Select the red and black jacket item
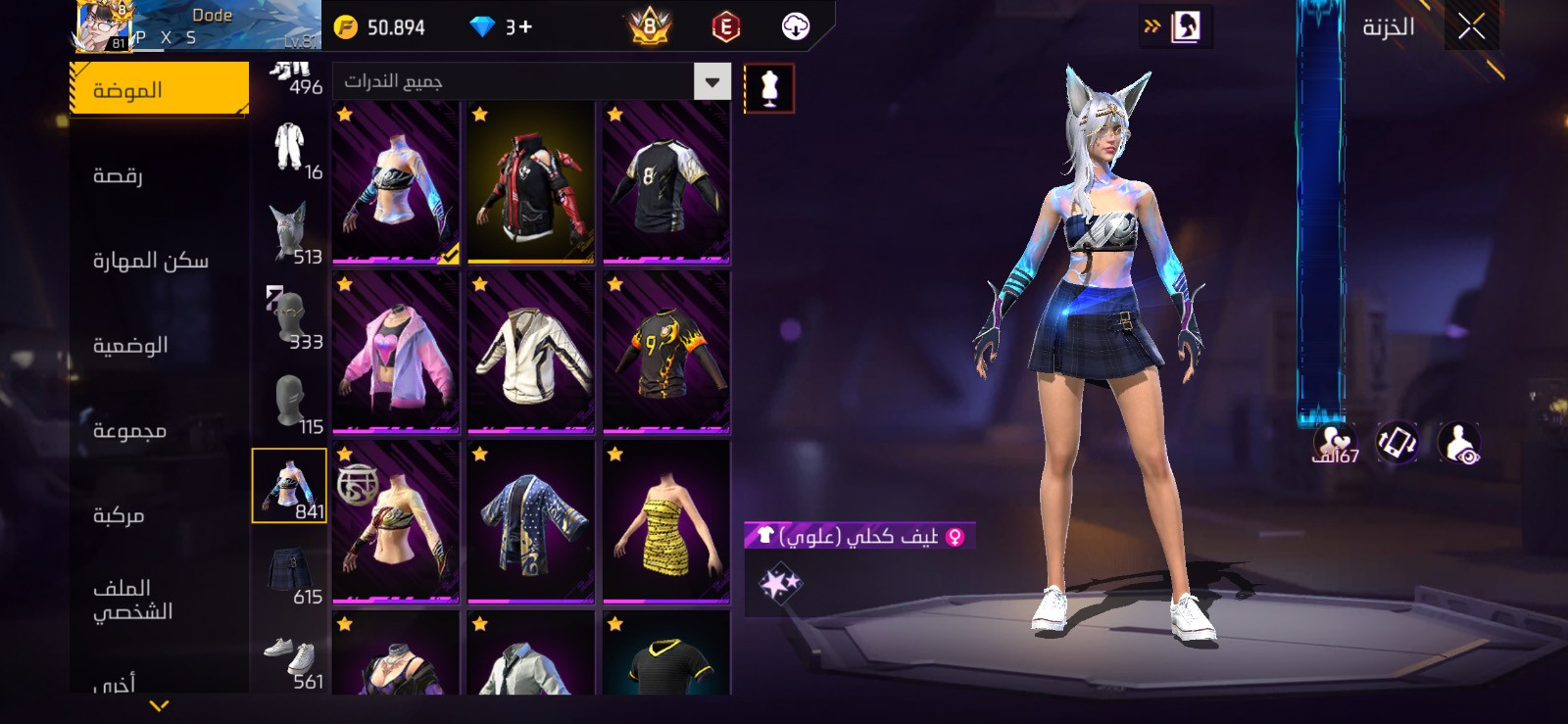1568x724 pixels. click(x=531, y=183)
